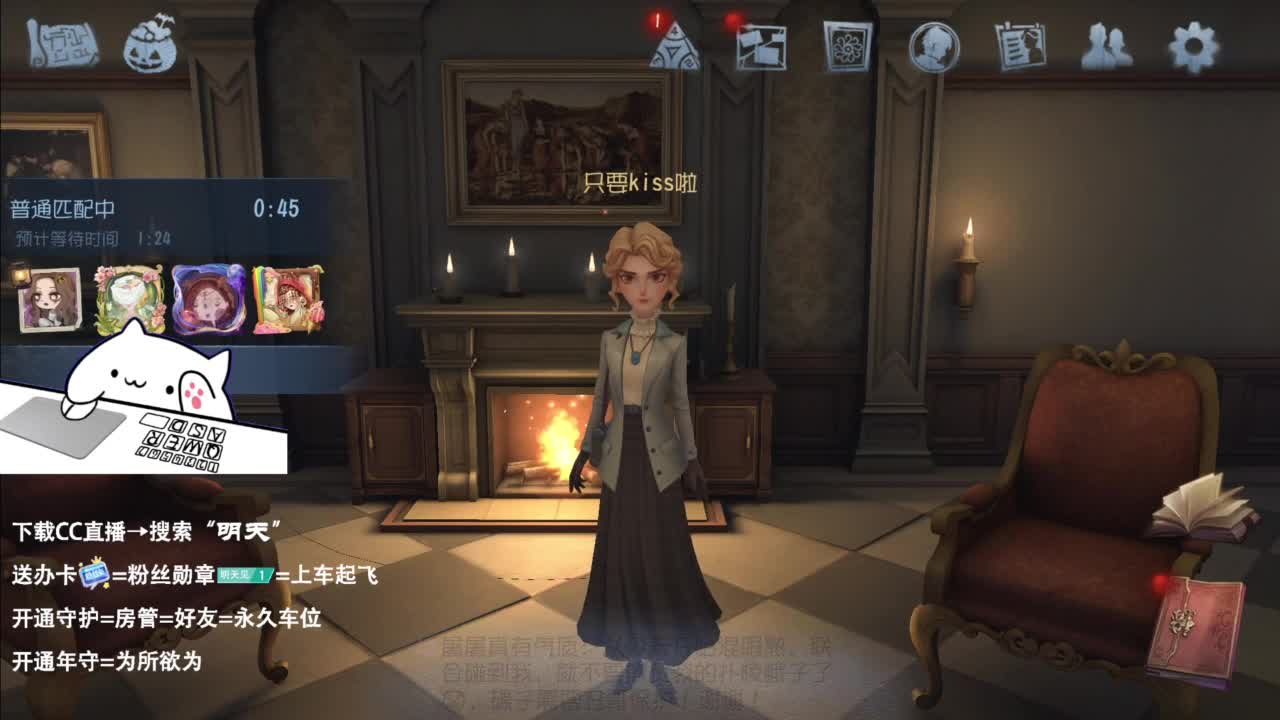Open the gallery collection icon with flower pattern
This screenshot has height=720, width=1280.
point(845,44)
